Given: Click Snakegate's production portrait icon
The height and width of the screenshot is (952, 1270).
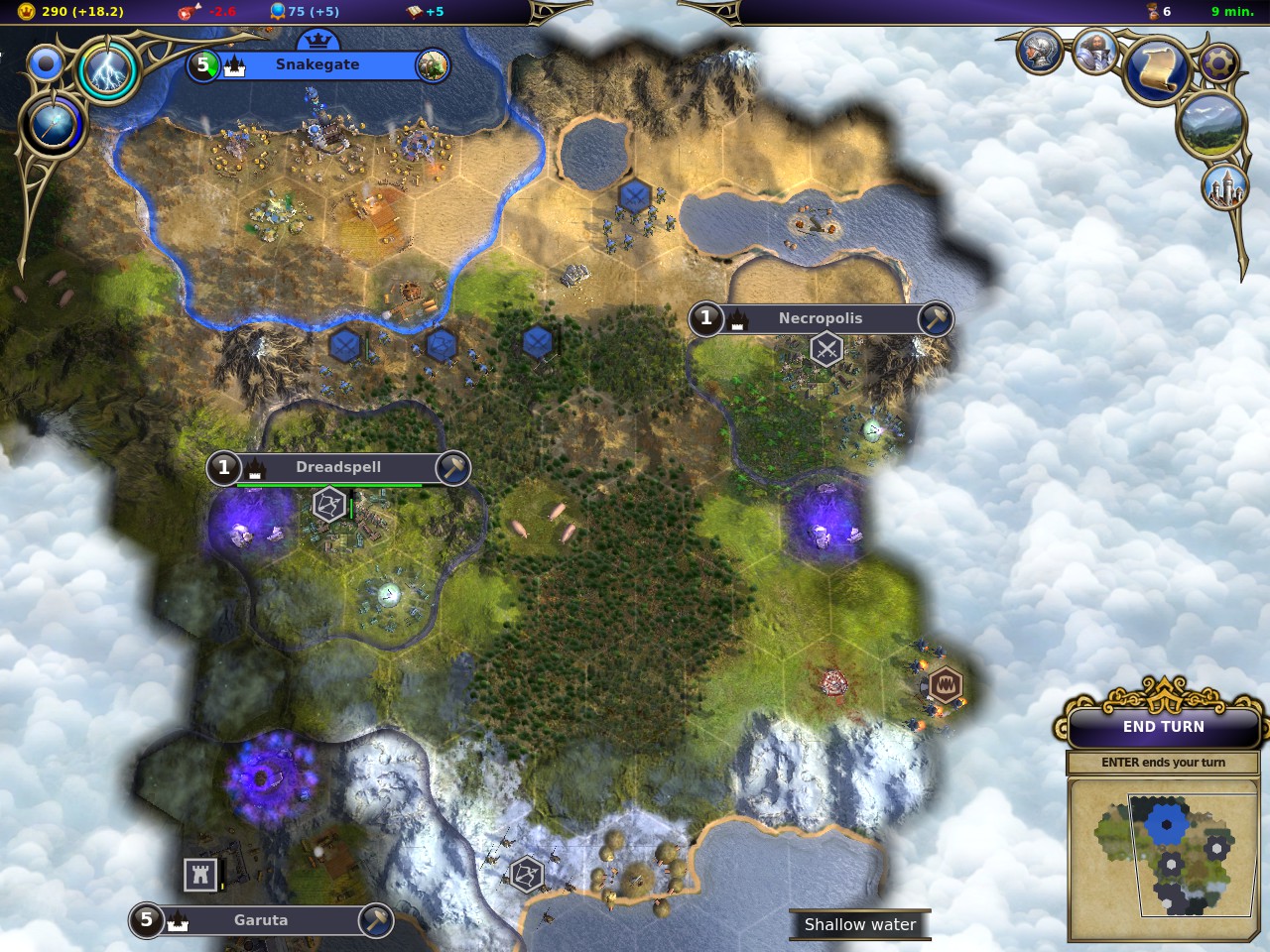Looking at the screenshot, I should point(432,65).
